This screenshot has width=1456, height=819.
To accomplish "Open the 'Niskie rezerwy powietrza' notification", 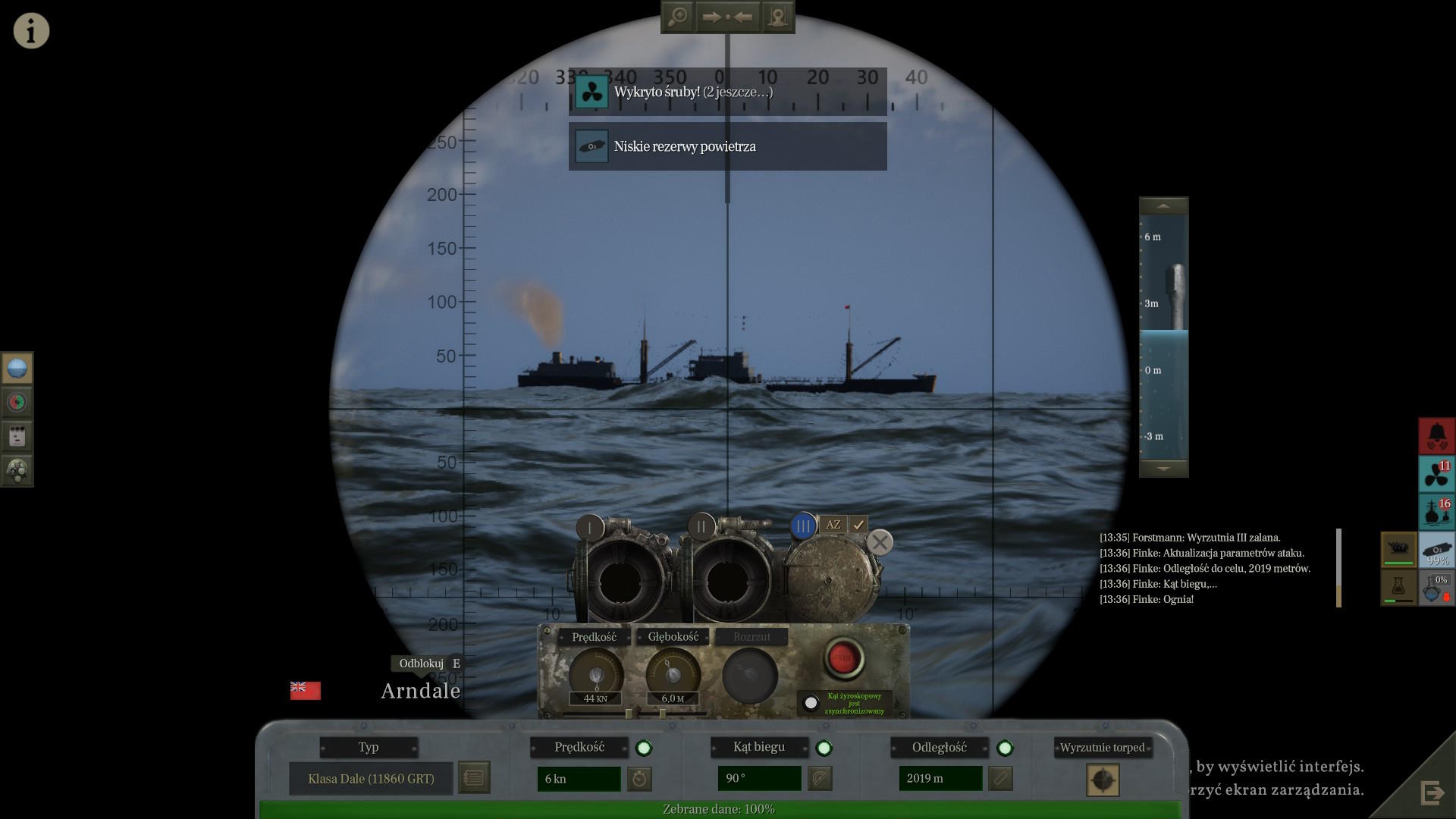I will tap(727, 146).
